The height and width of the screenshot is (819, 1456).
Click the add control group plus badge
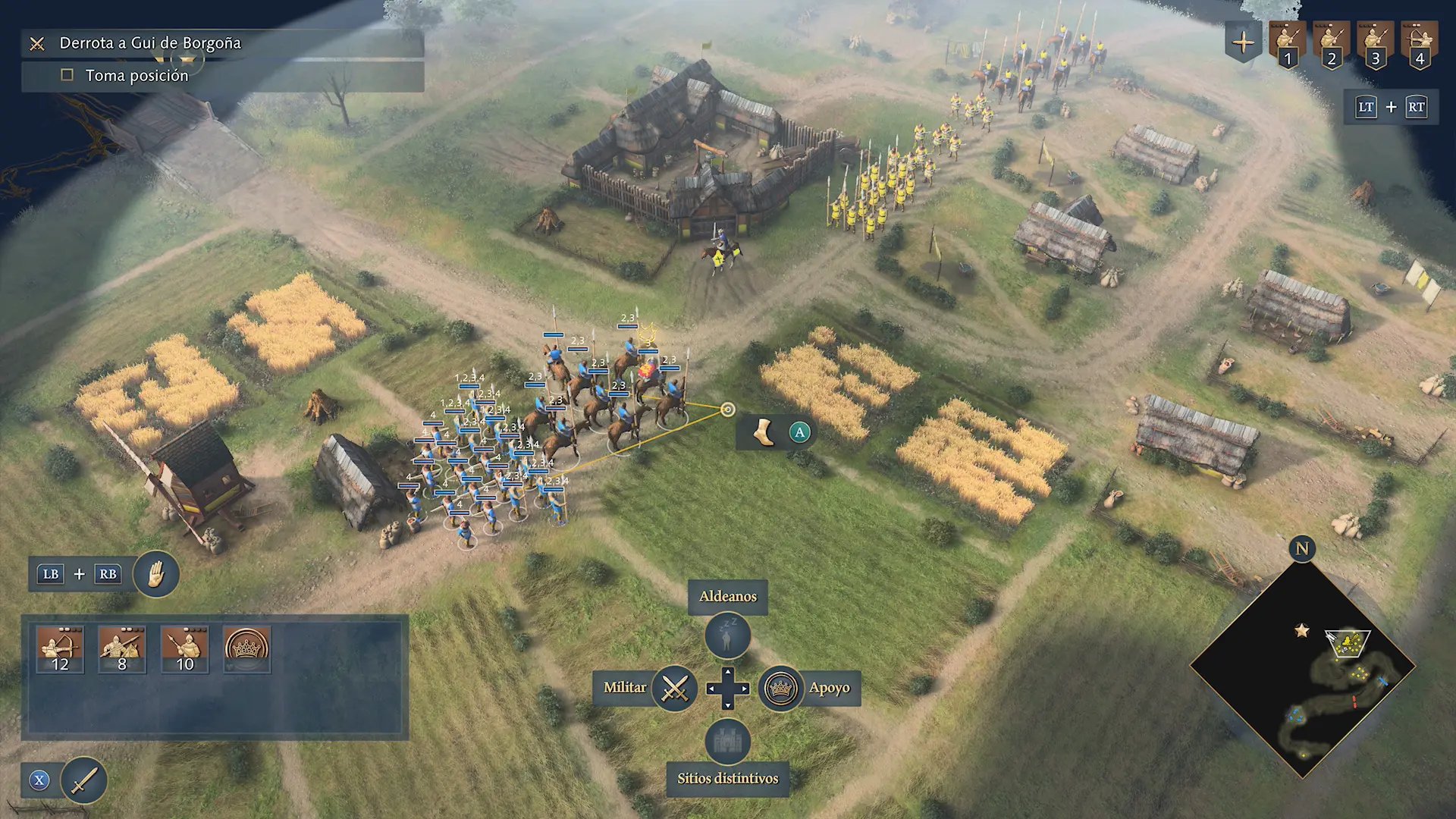pos(1243,42)
